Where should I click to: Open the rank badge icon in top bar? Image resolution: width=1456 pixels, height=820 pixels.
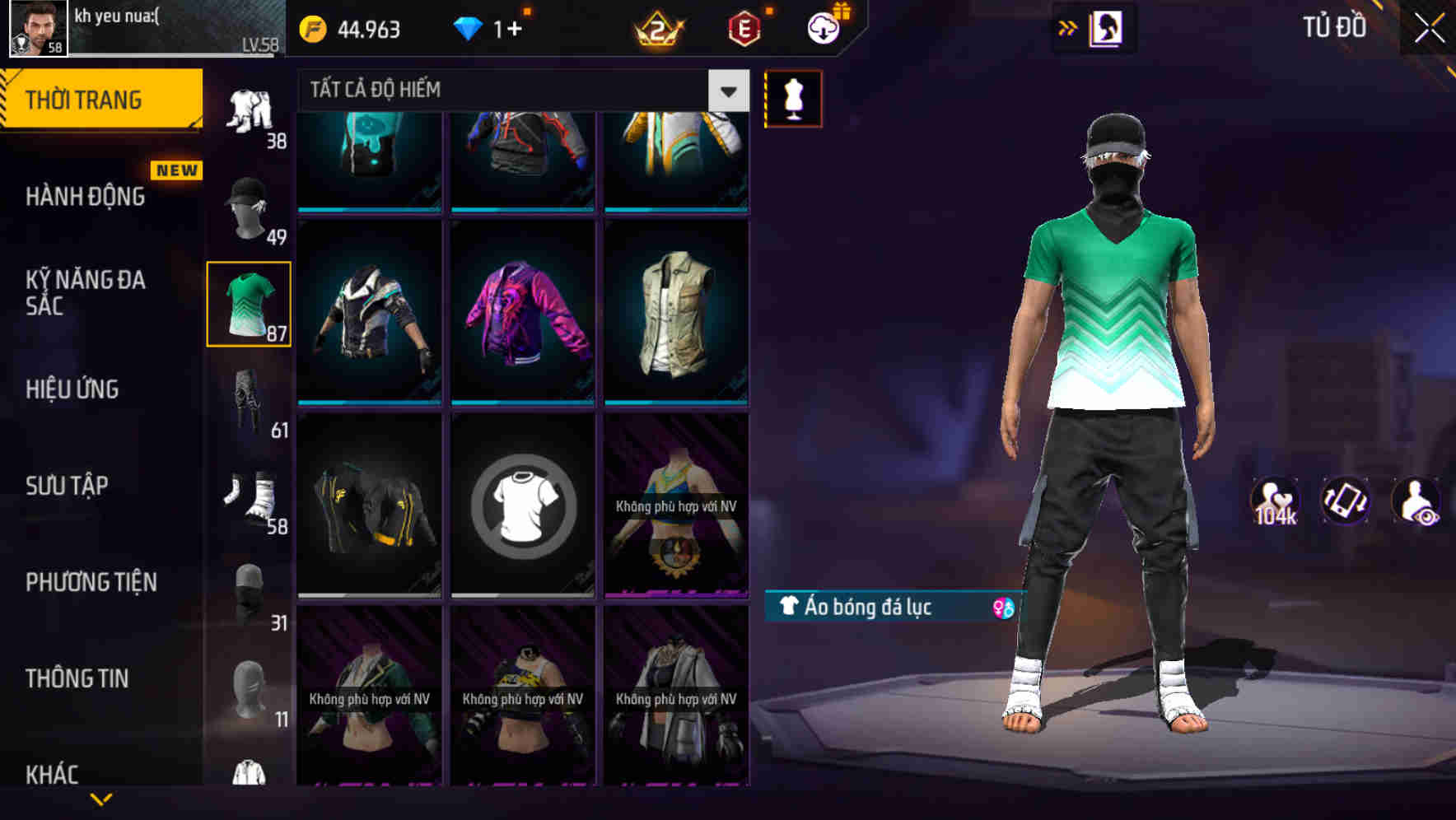coord(659,27)
